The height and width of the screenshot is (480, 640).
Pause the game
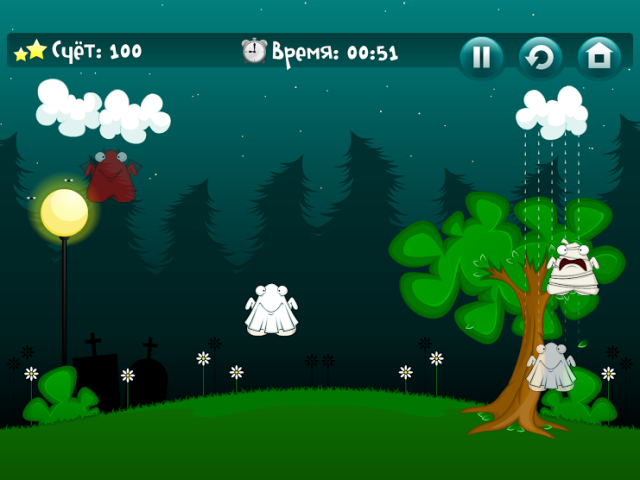pos(481,57)
